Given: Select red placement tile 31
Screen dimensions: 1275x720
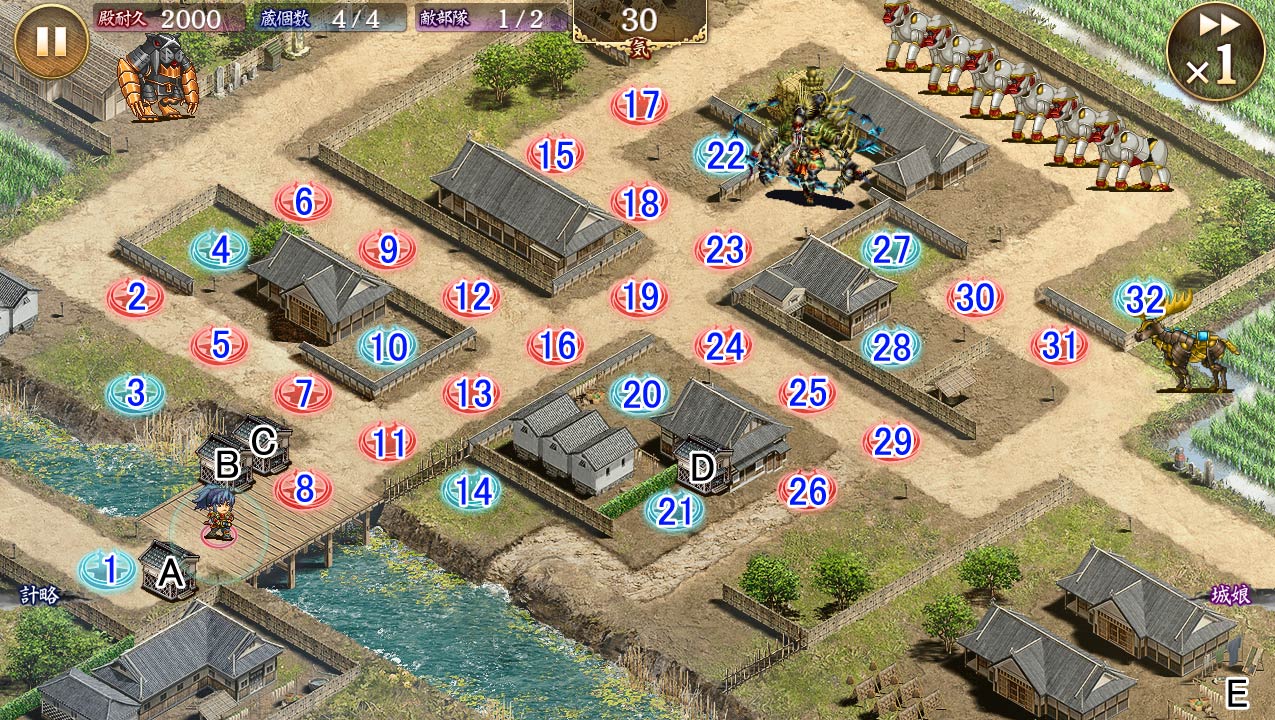Looking at the screenshot, I should point(1059,346).
